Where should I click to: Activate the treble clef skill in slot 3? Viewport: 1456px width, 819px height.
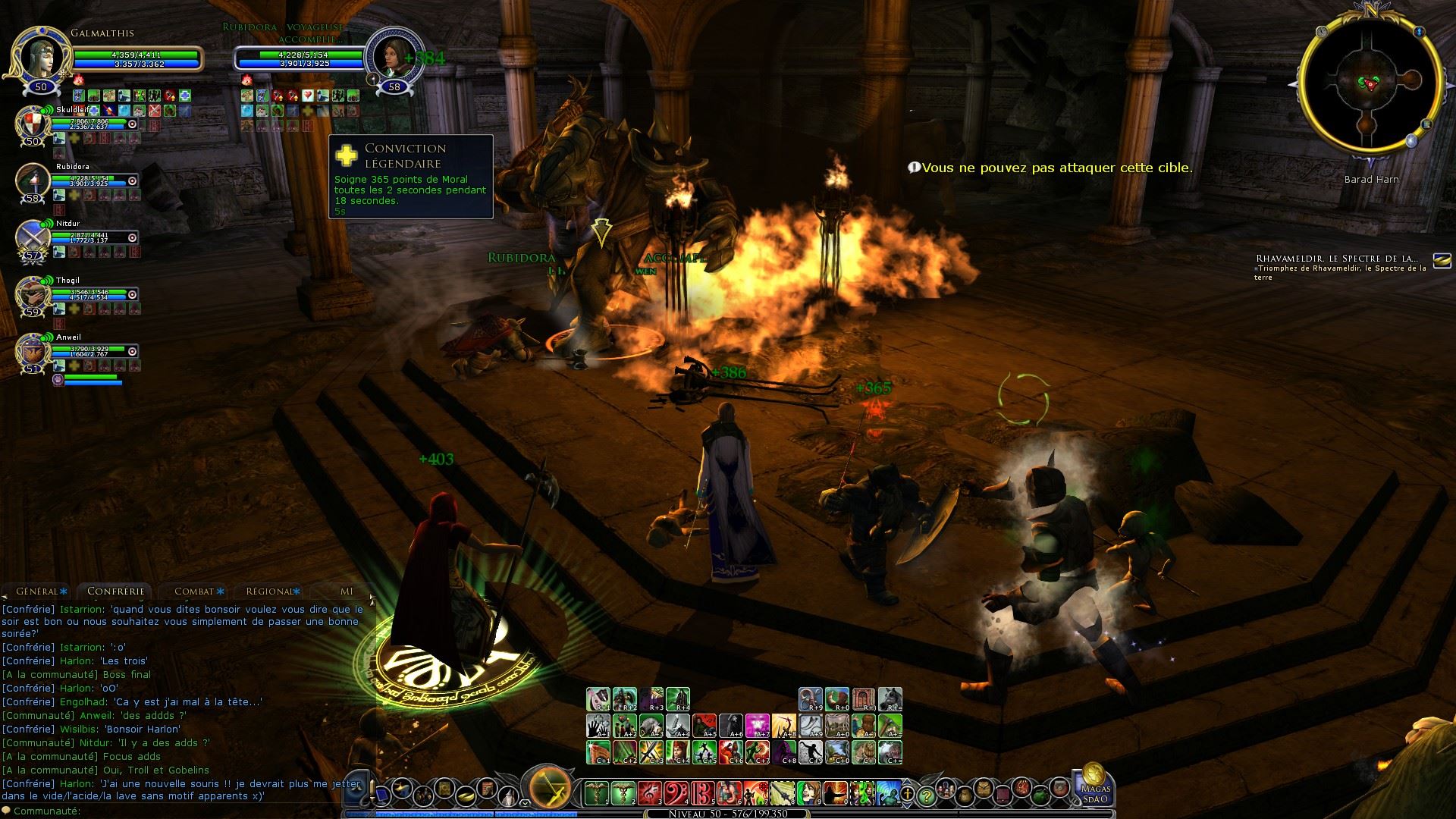[x=650, y=794]
